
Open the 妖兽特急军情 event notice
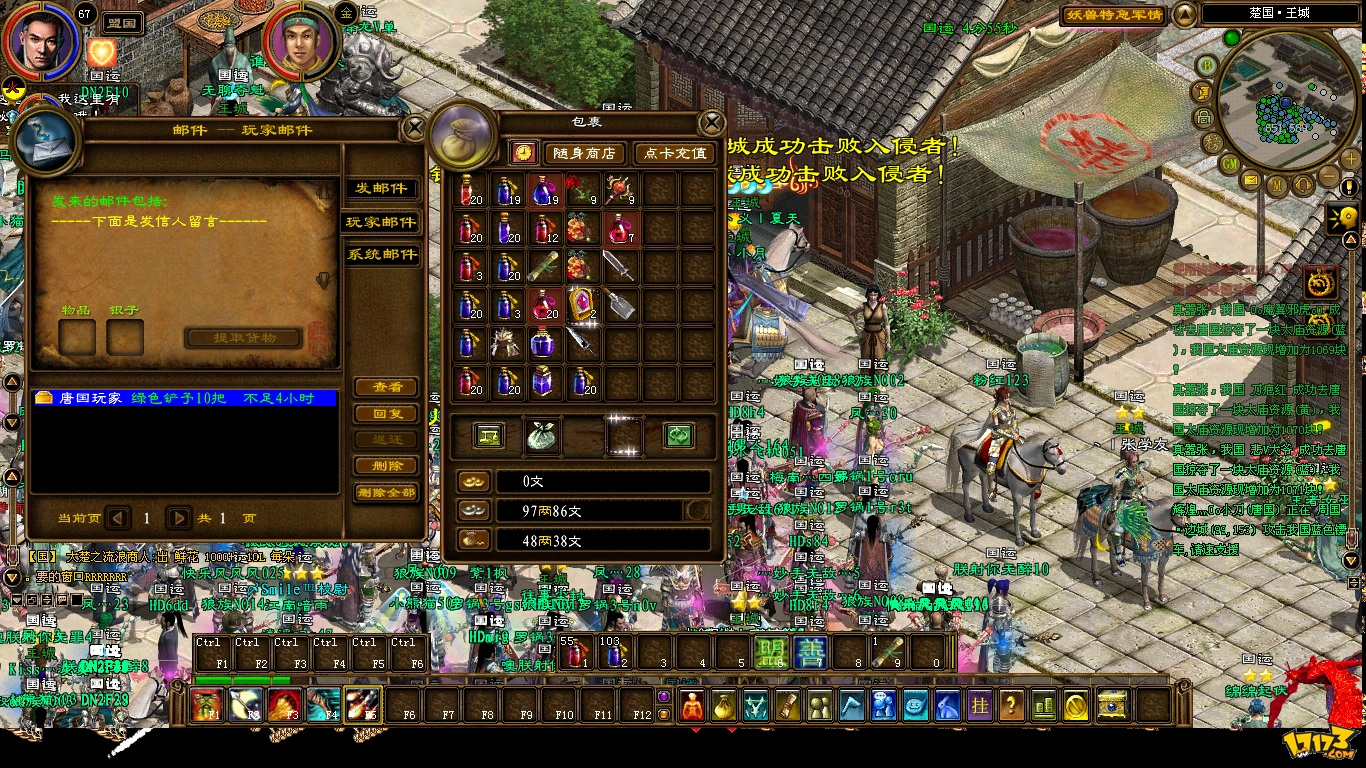[x=1113, y=15]
